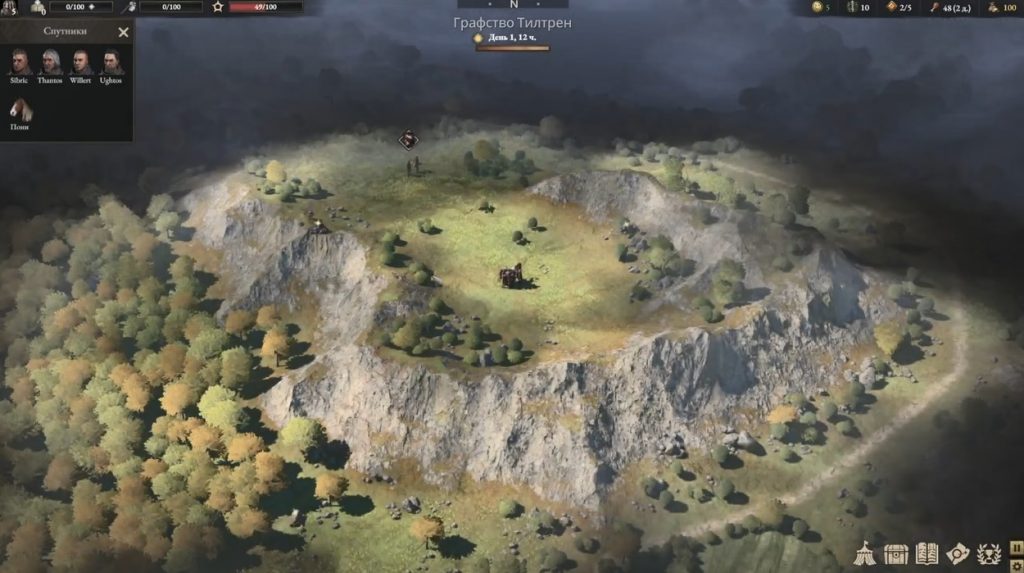Open the journal book icon
1024x573 pixels.
[x=927, y=553]
